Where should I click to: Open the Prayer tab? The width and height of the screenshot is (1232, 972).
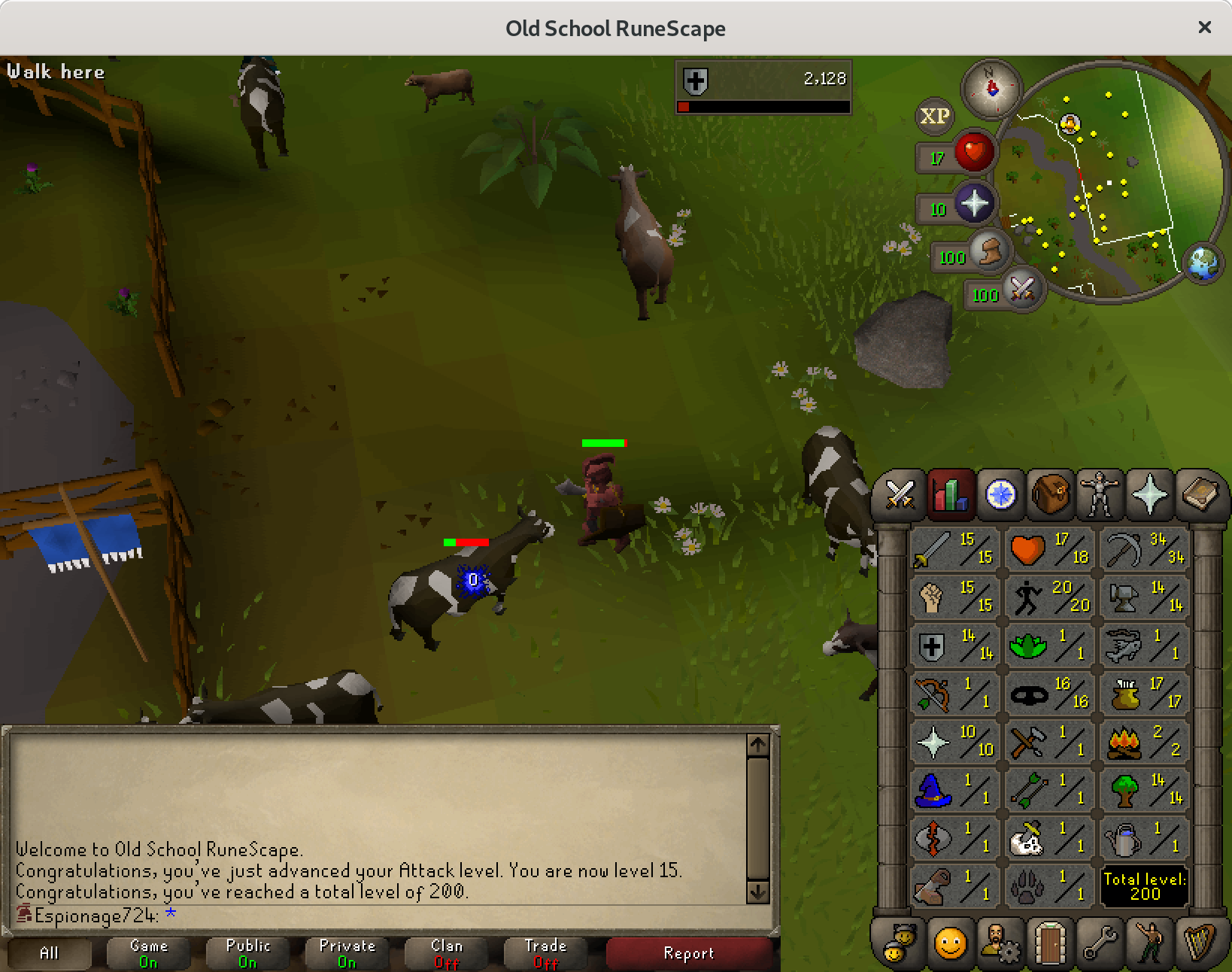[1149, 494]
